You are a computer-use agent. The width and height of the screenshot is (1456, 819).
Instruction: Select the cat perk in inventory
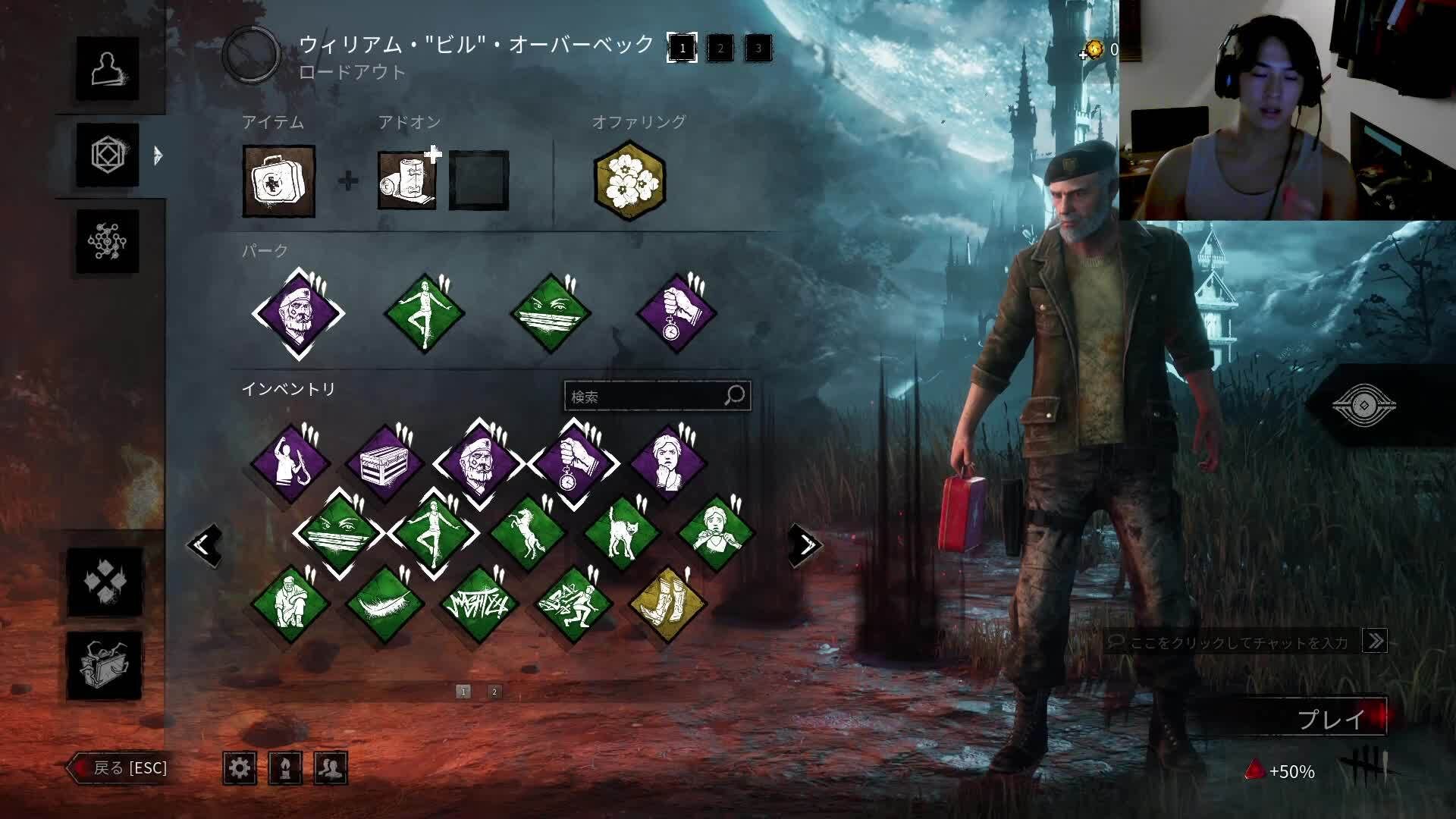pos(622,533)
